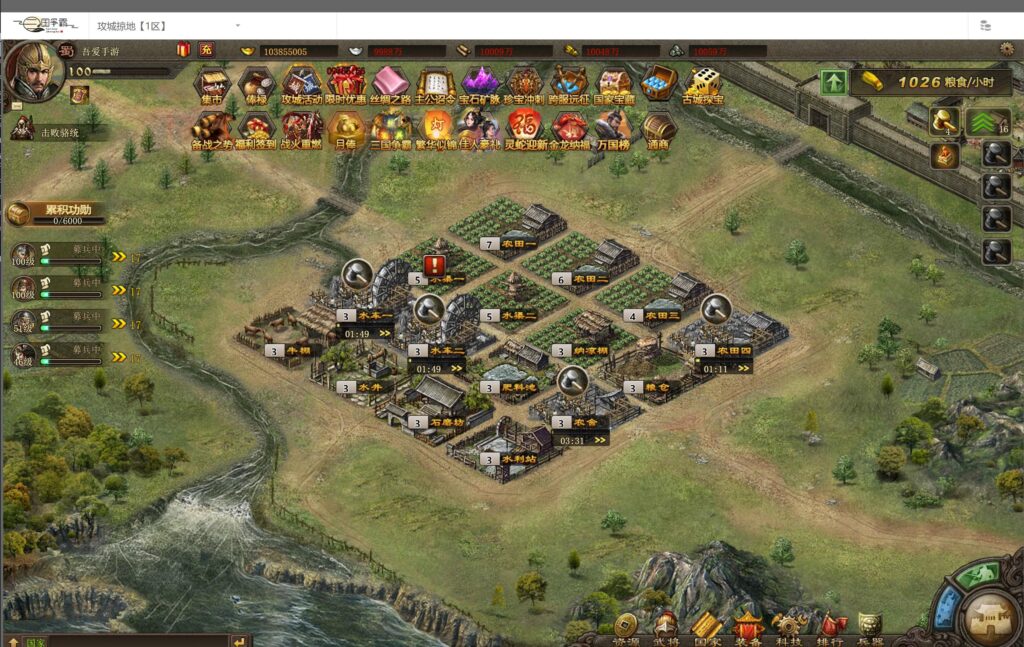The image size is (1024, 647).
Task: Open the 集市 market icon
Action: pyautogui.click(x=211, y=83)
